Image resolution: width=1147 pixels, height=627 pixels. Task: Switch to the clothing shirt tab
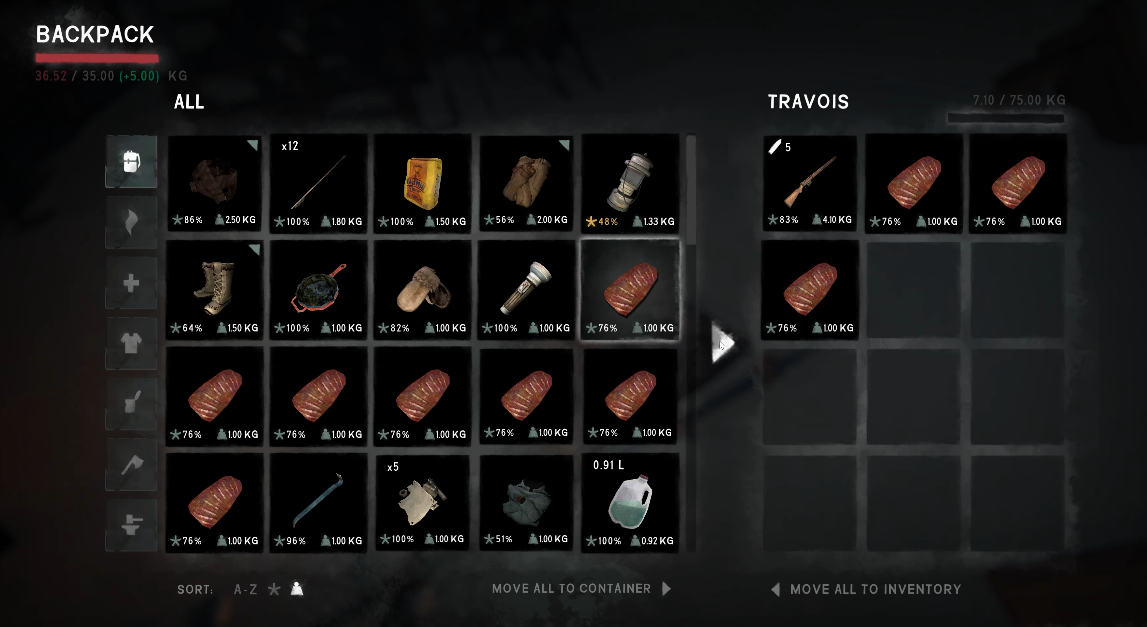point(132,343)
